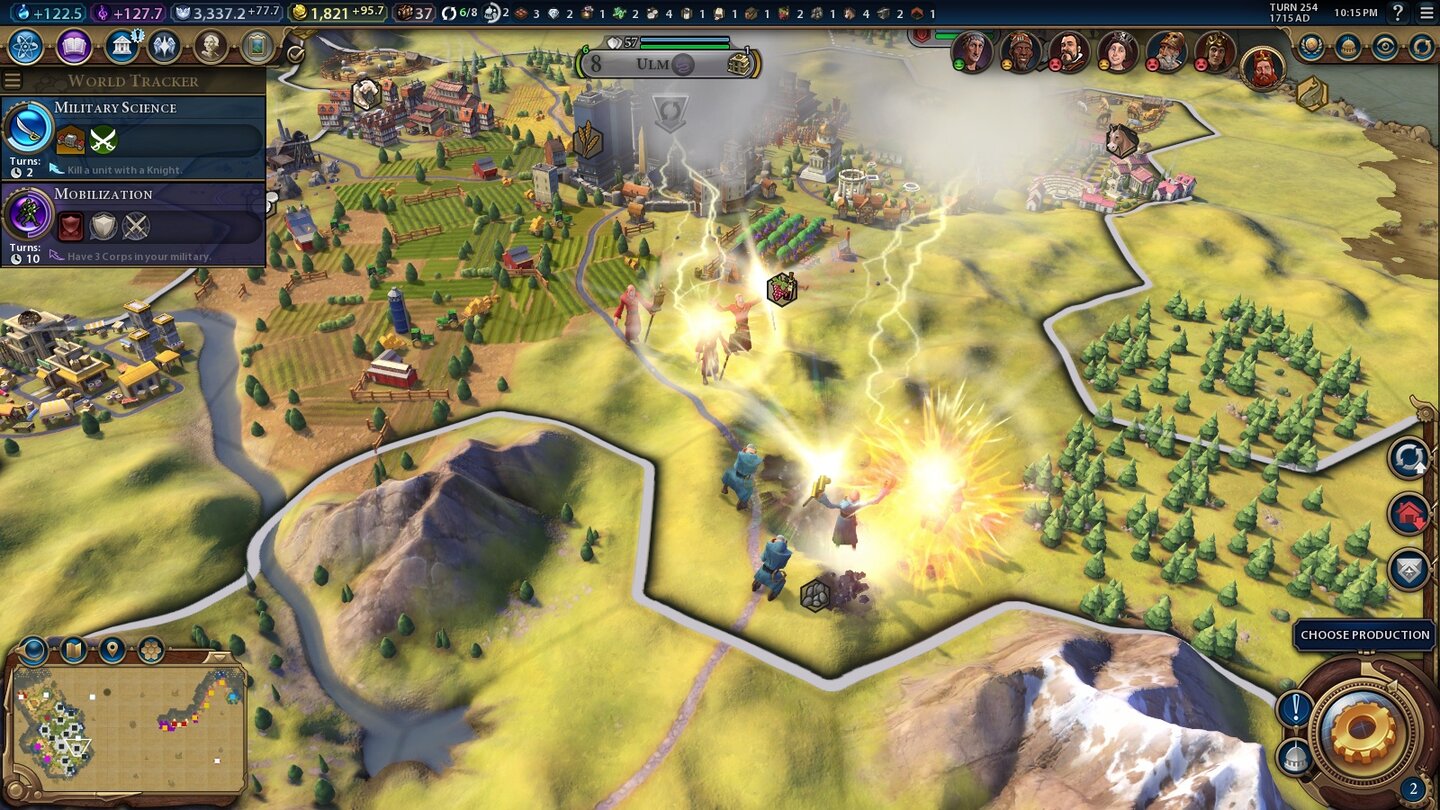Open the Great People screen

click(x=211, y=46)
